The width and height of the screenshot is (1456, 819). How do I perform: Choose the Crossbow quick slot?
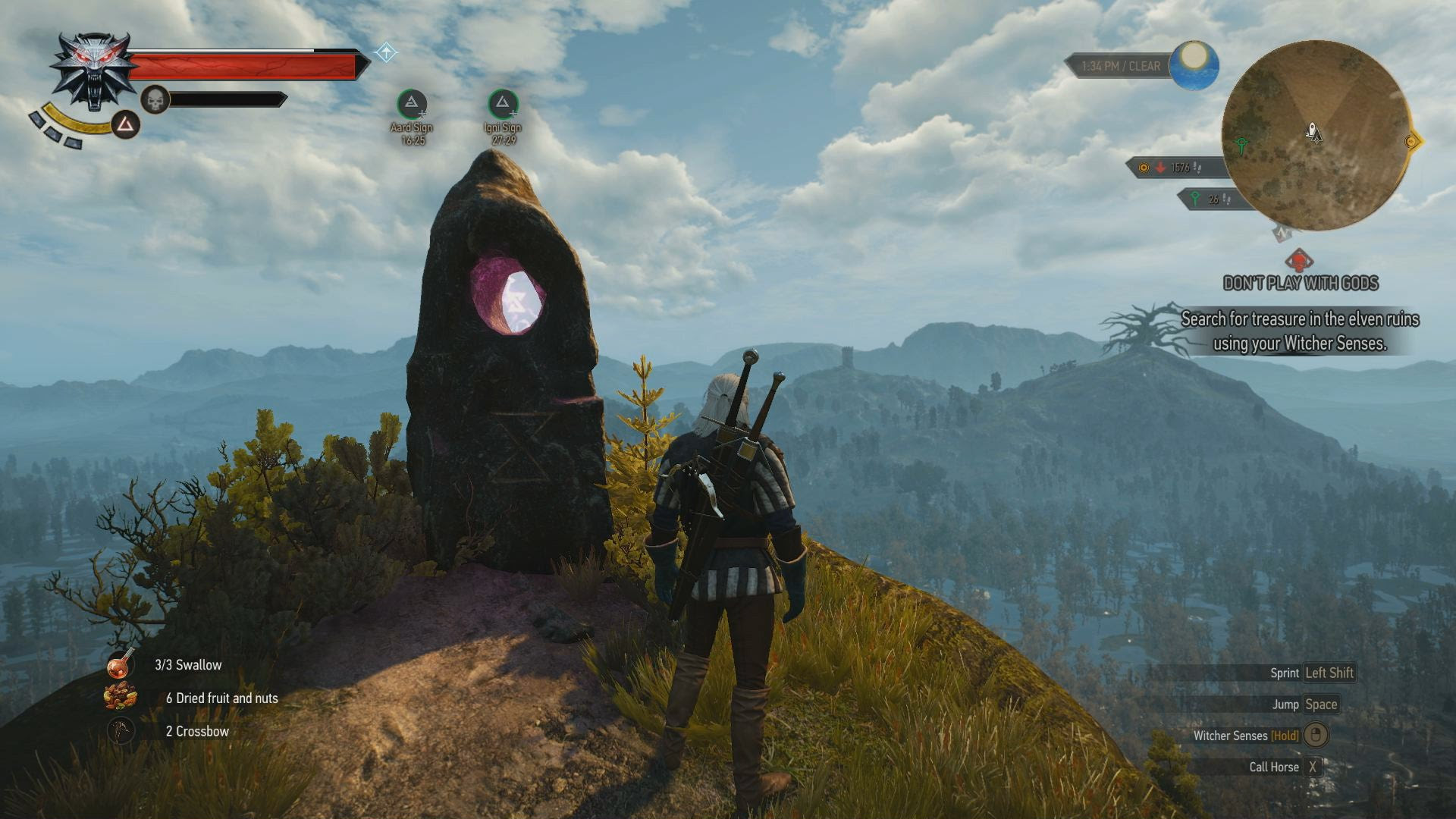[x=121, y=731]
